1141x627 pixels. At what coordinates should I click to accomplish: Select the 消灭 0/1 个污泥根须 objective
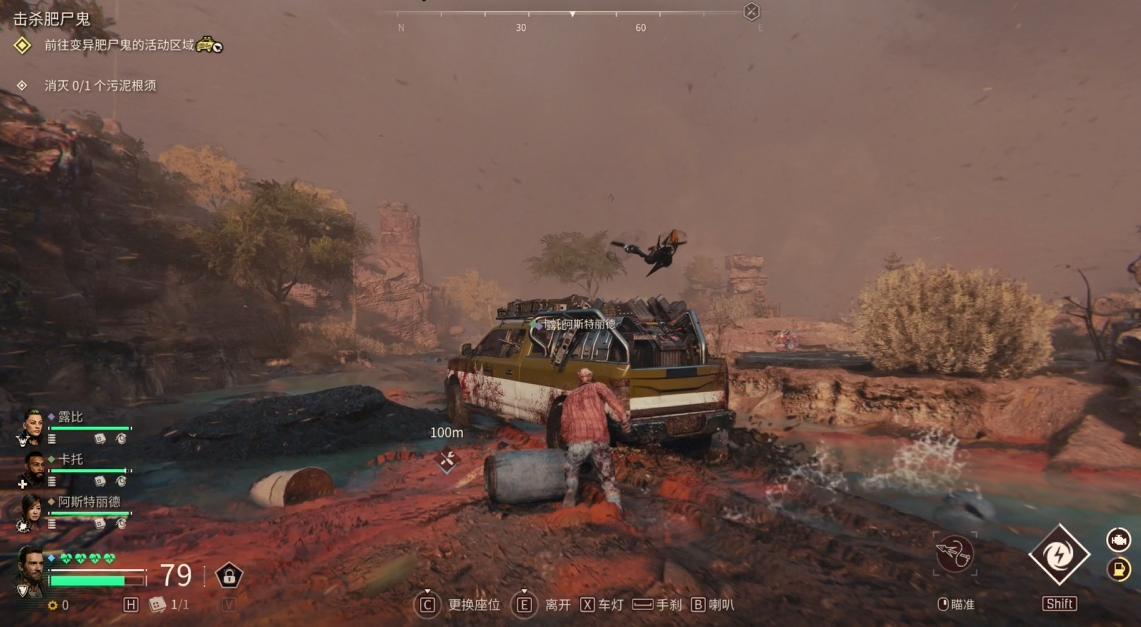click(100, 86)
